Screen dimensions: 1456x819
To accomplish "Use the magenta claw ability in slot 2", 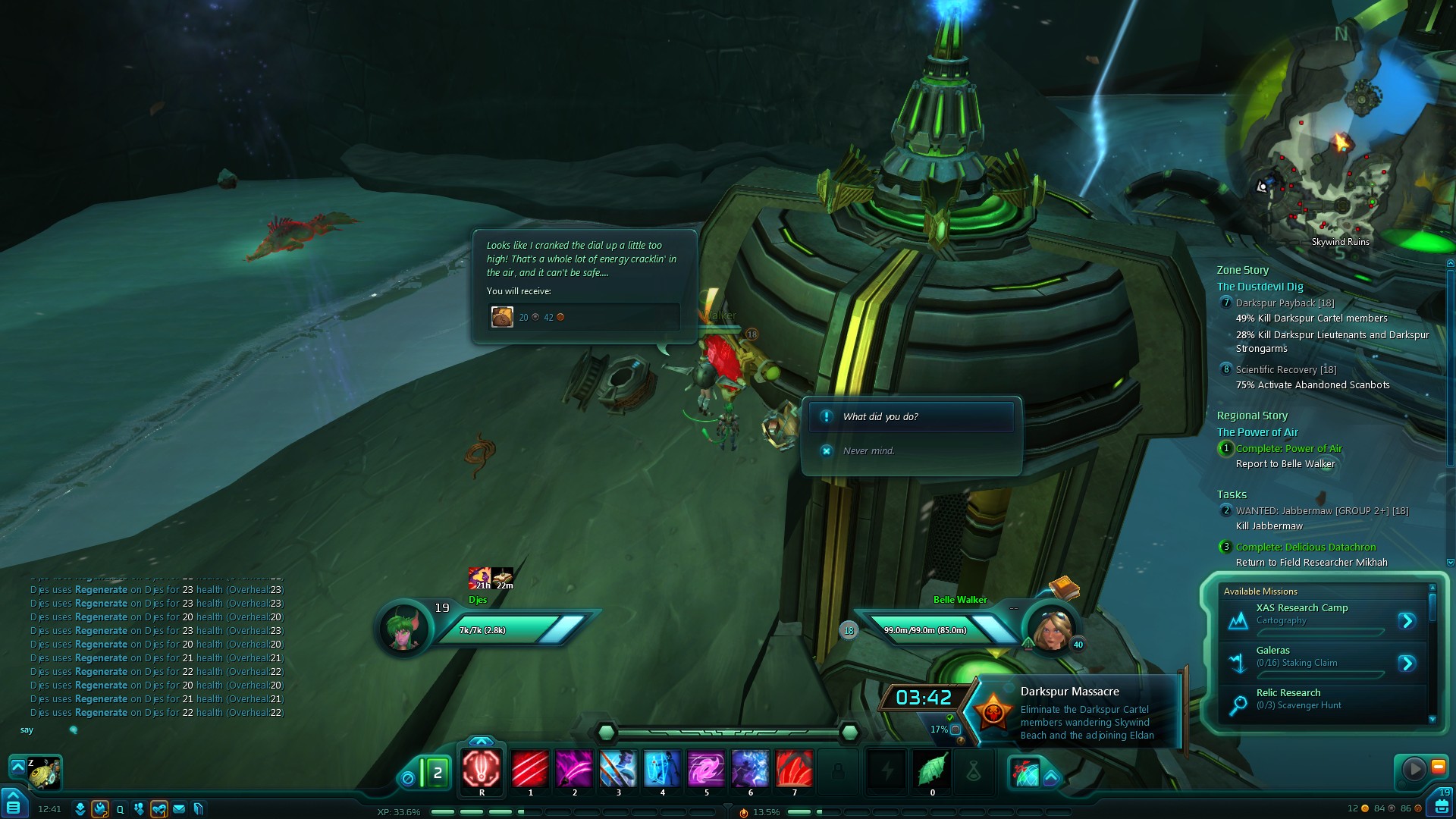I will point(574,769).
